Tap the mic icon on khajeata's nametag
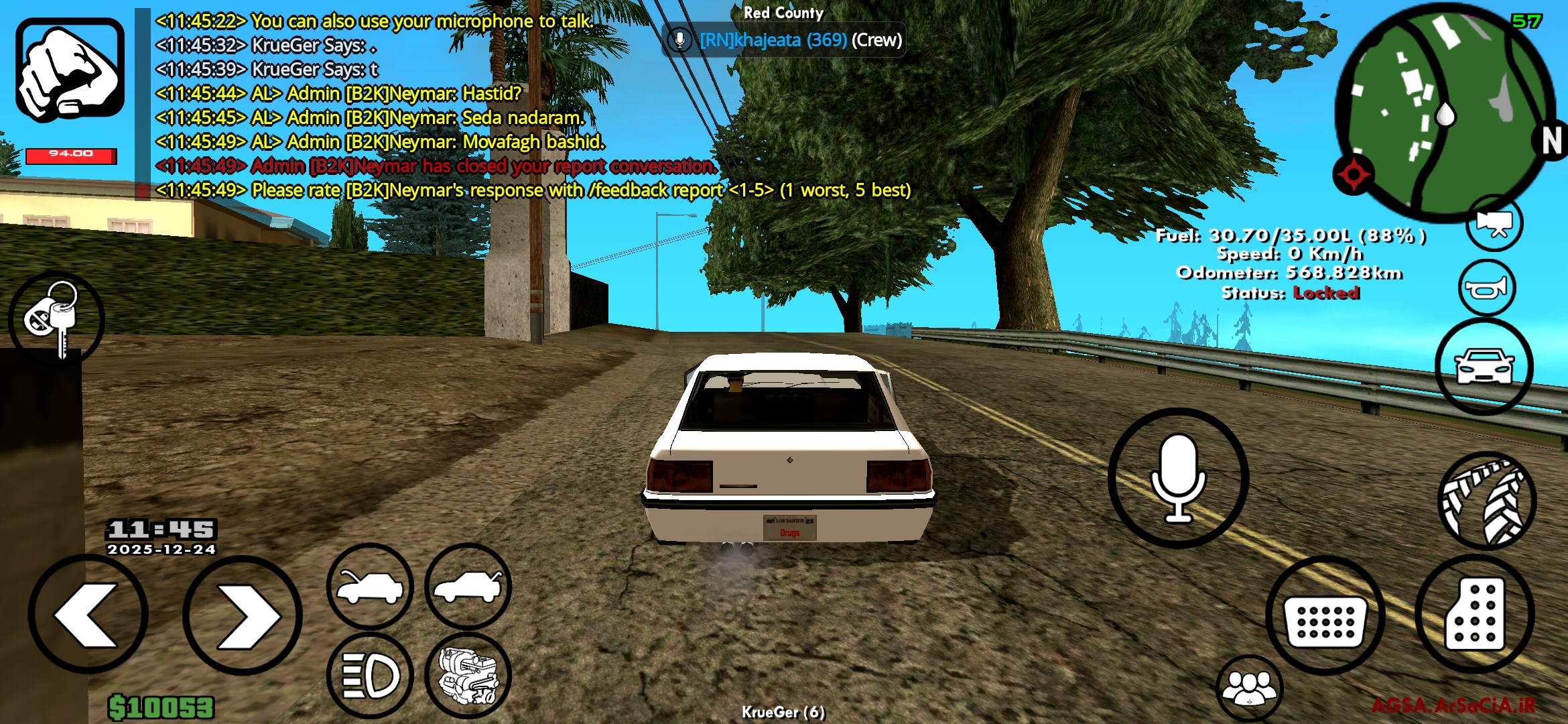This screenshot has width=1568, height=724. (x=681, y=40)
